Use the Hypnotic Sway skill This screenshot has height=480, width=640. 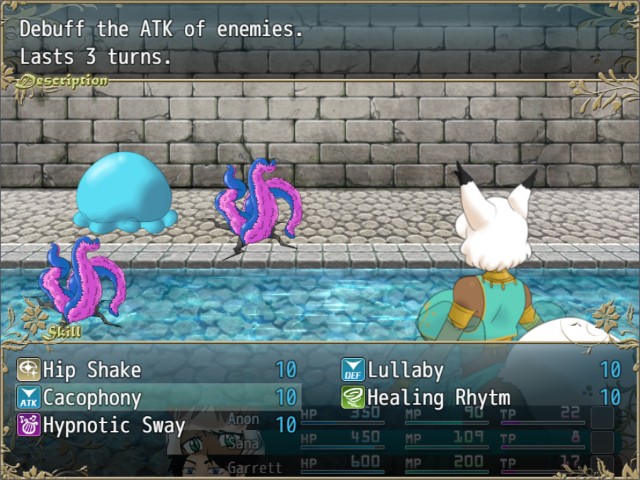pos(113,426)
